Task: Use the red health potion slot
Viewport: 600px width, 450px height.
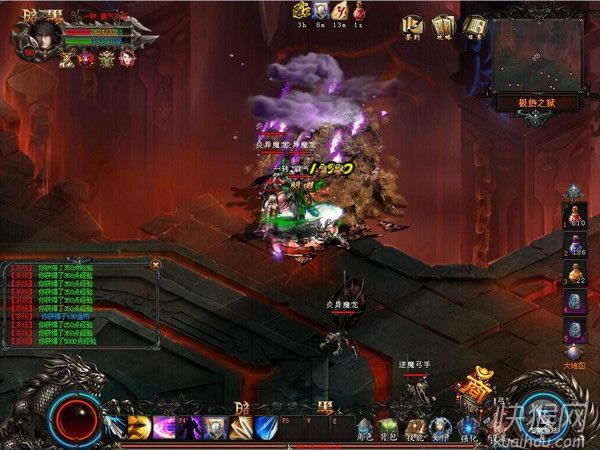Action: 574,213
